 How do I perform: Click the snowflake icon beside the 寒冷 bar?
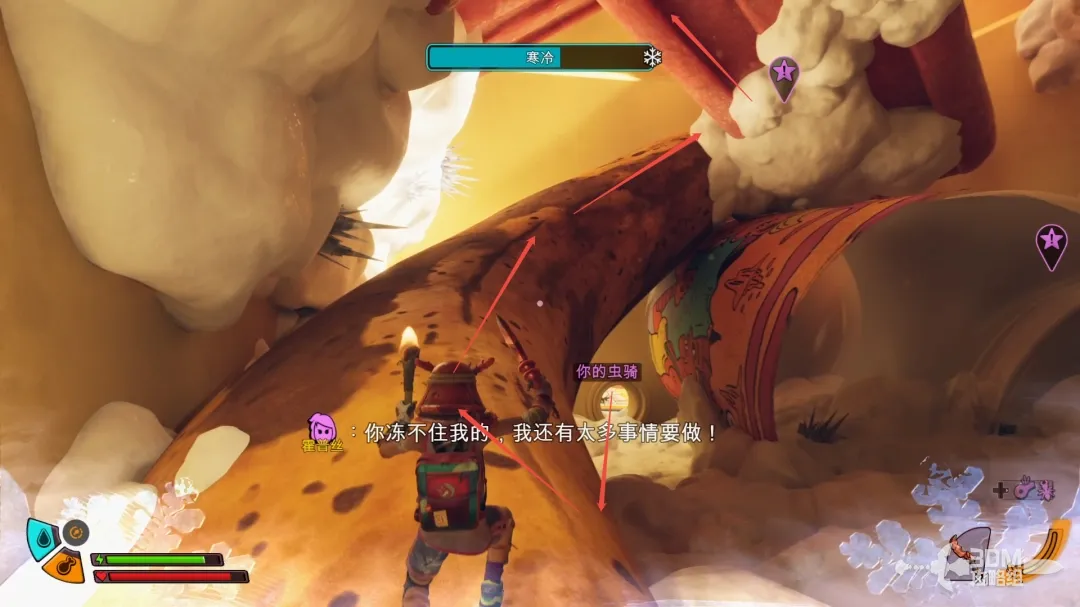(x=652, y=57)
